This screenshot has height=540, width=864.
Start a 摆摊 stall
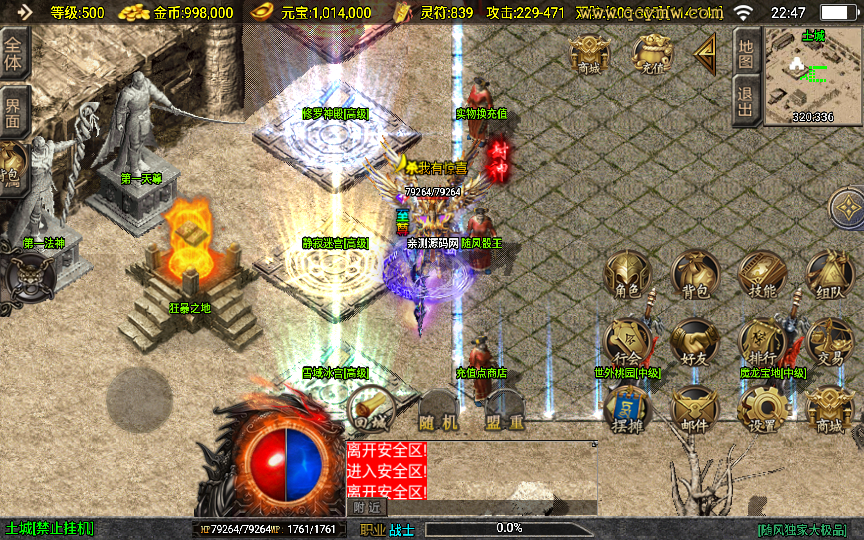(628, 410)
